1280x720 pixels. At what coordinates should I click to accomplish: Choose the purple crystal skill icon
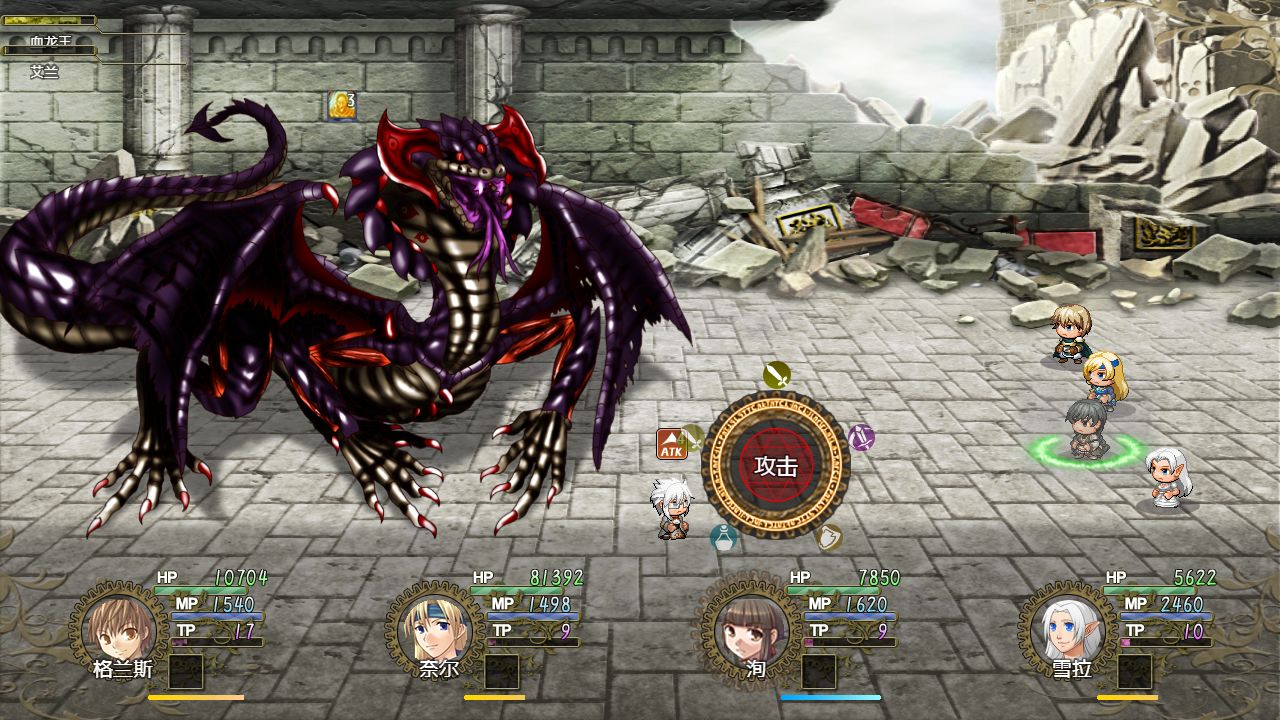(861, 437)
